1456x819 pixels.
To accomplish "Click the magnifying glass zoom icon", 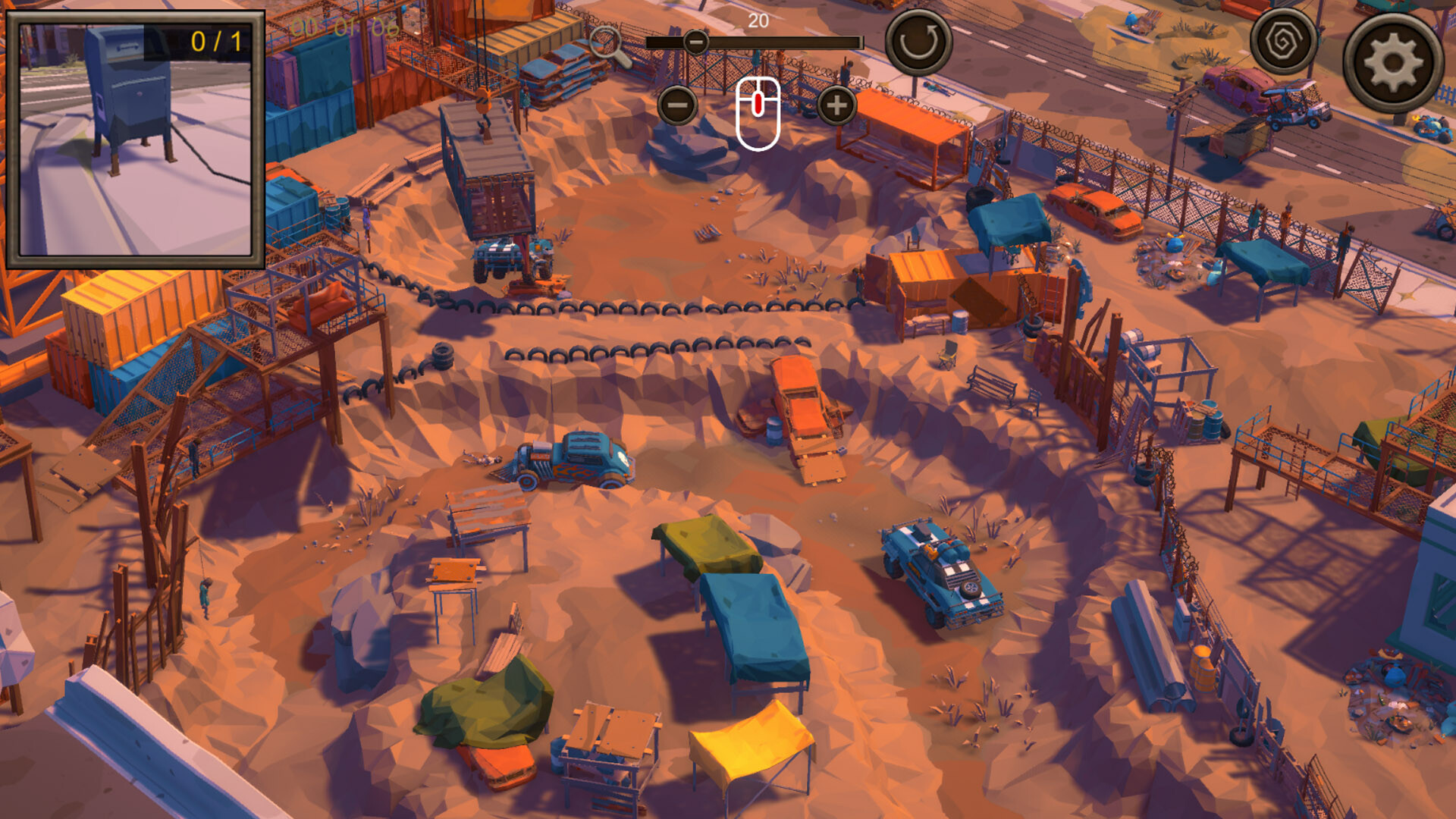I will [607, 42].
